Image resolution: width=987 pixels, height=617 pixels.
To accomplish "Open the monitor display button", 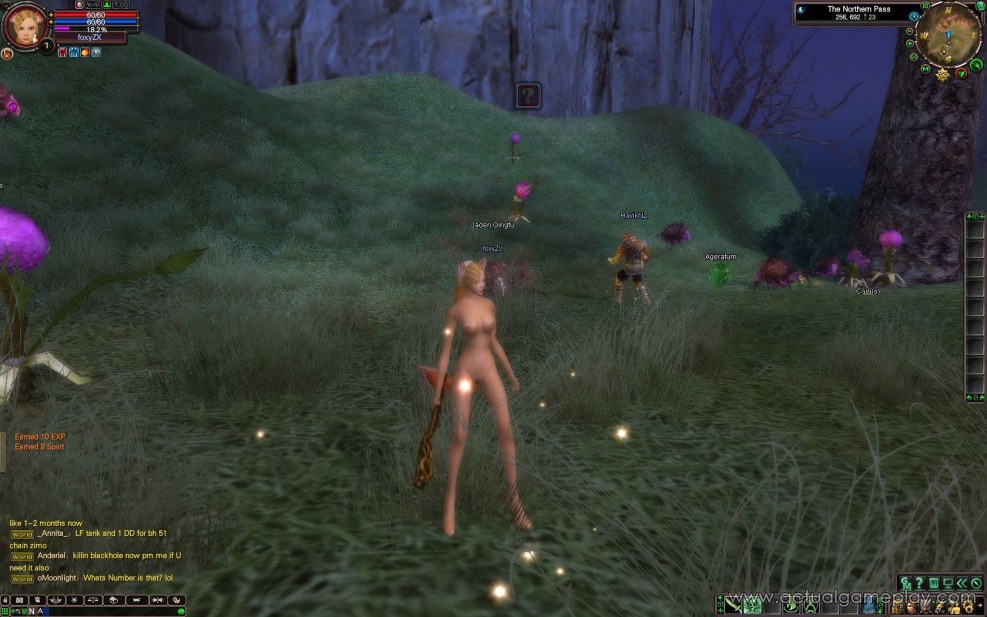I will [947, 583].
